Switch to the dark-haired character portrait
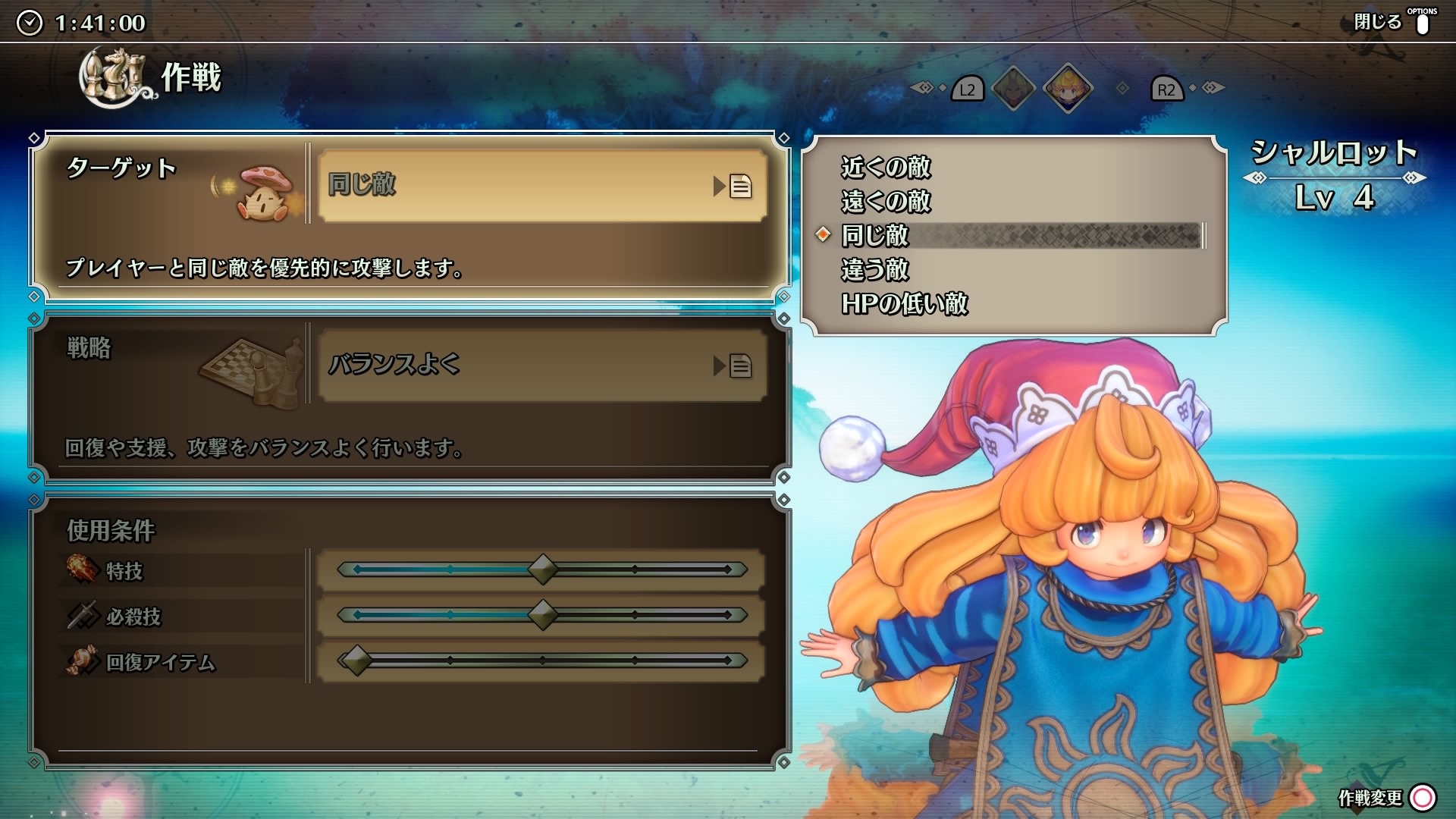1456x819 pixels. click(1013, 89)
